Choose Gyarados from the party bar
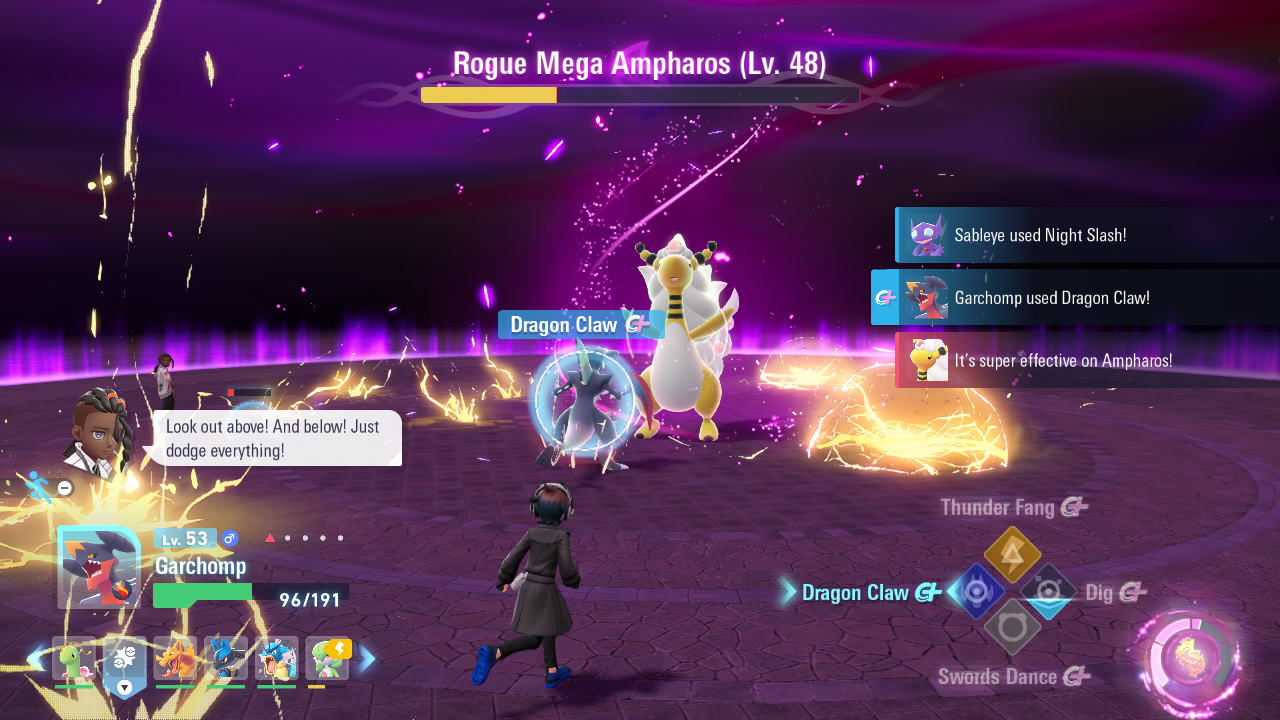Viewport: 1280px width, 720px height. [276, 660]
